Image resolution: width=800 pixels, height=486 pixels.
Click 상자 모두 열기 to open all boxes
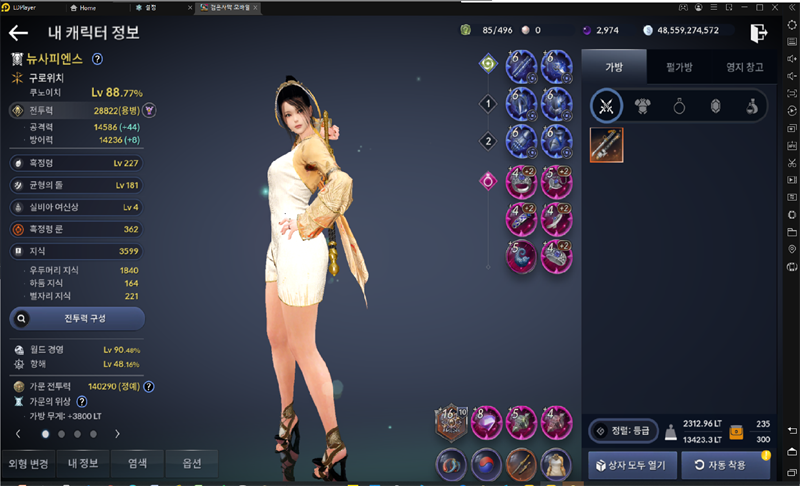point(631,465)
